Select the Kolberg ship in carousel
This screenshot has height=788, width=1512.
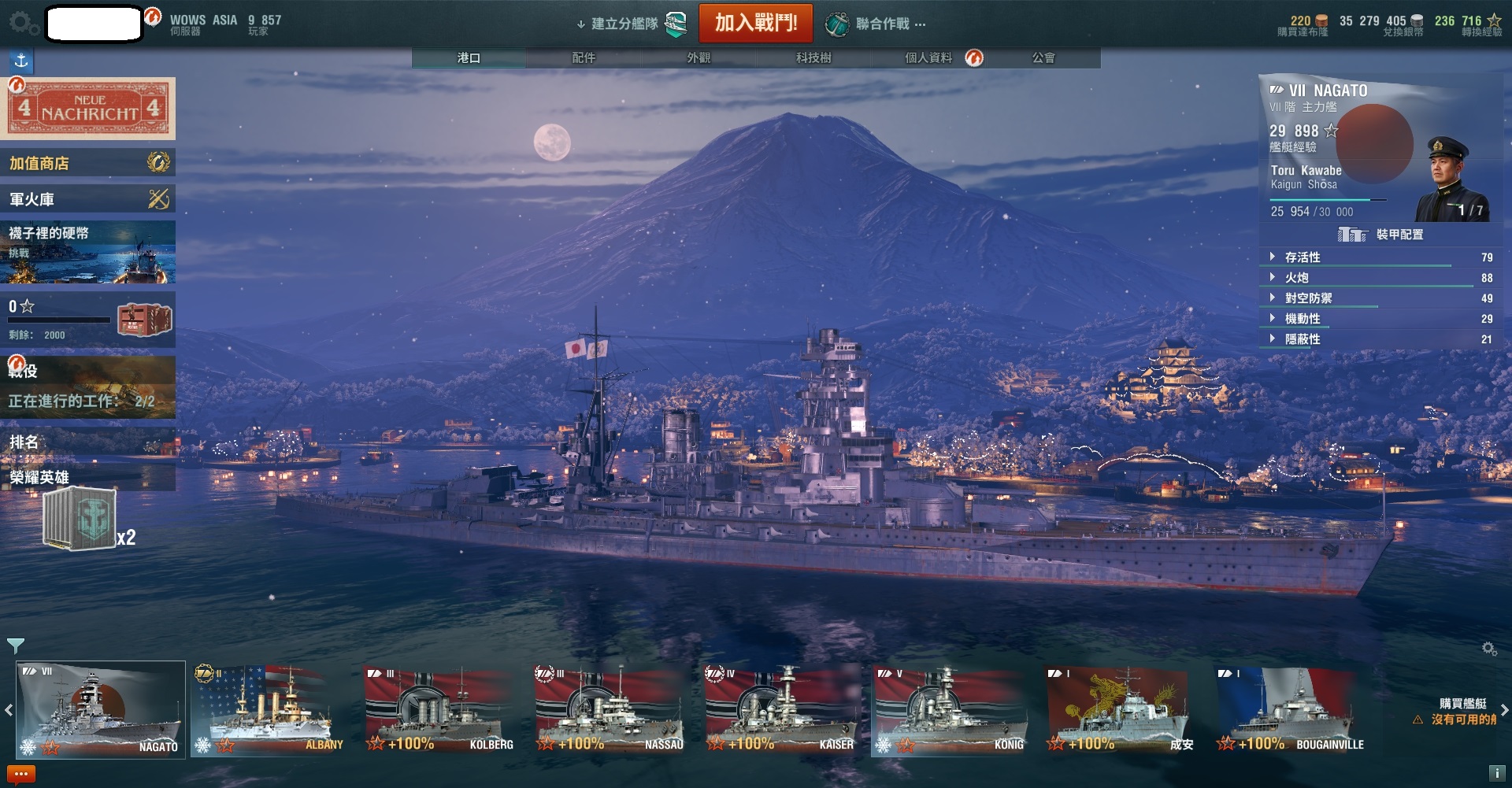coord(440,710)
